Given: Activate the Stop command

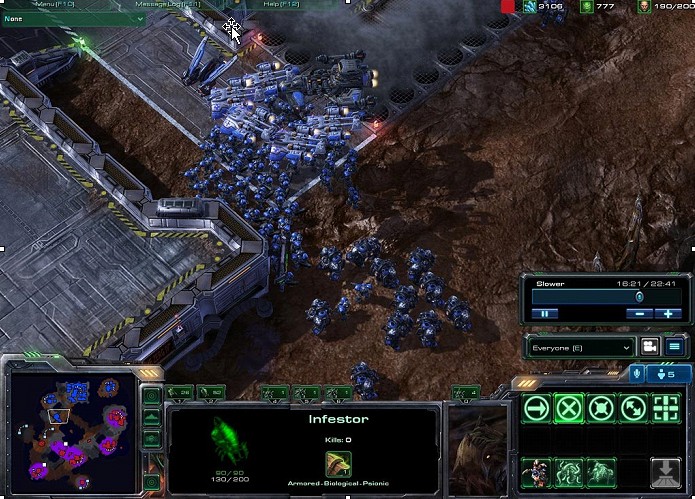Looking at the screenshot, I should (569, 407).
